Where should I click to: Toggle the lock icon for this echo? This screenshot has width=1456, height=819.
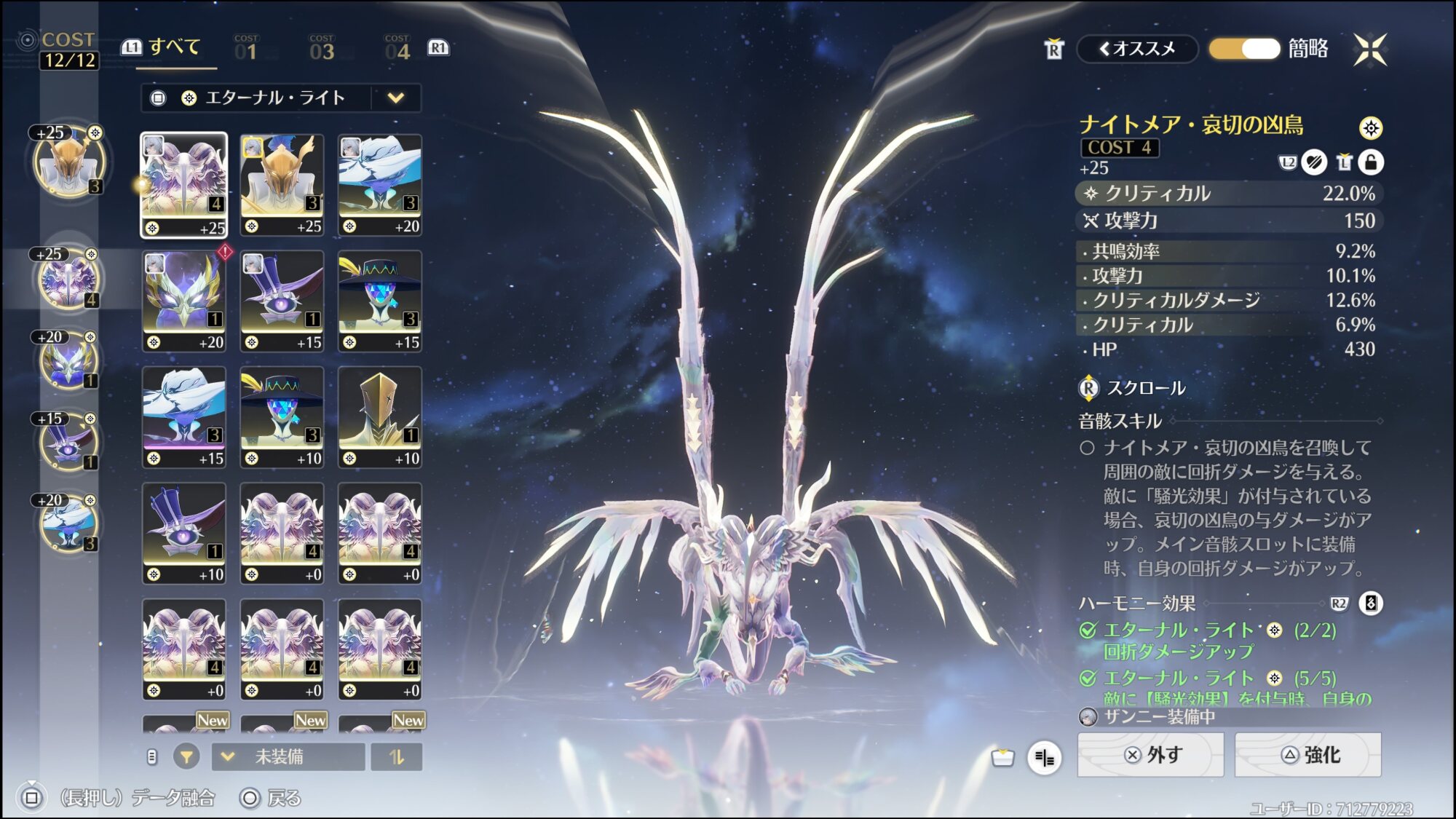click(x=1370, y=162)
